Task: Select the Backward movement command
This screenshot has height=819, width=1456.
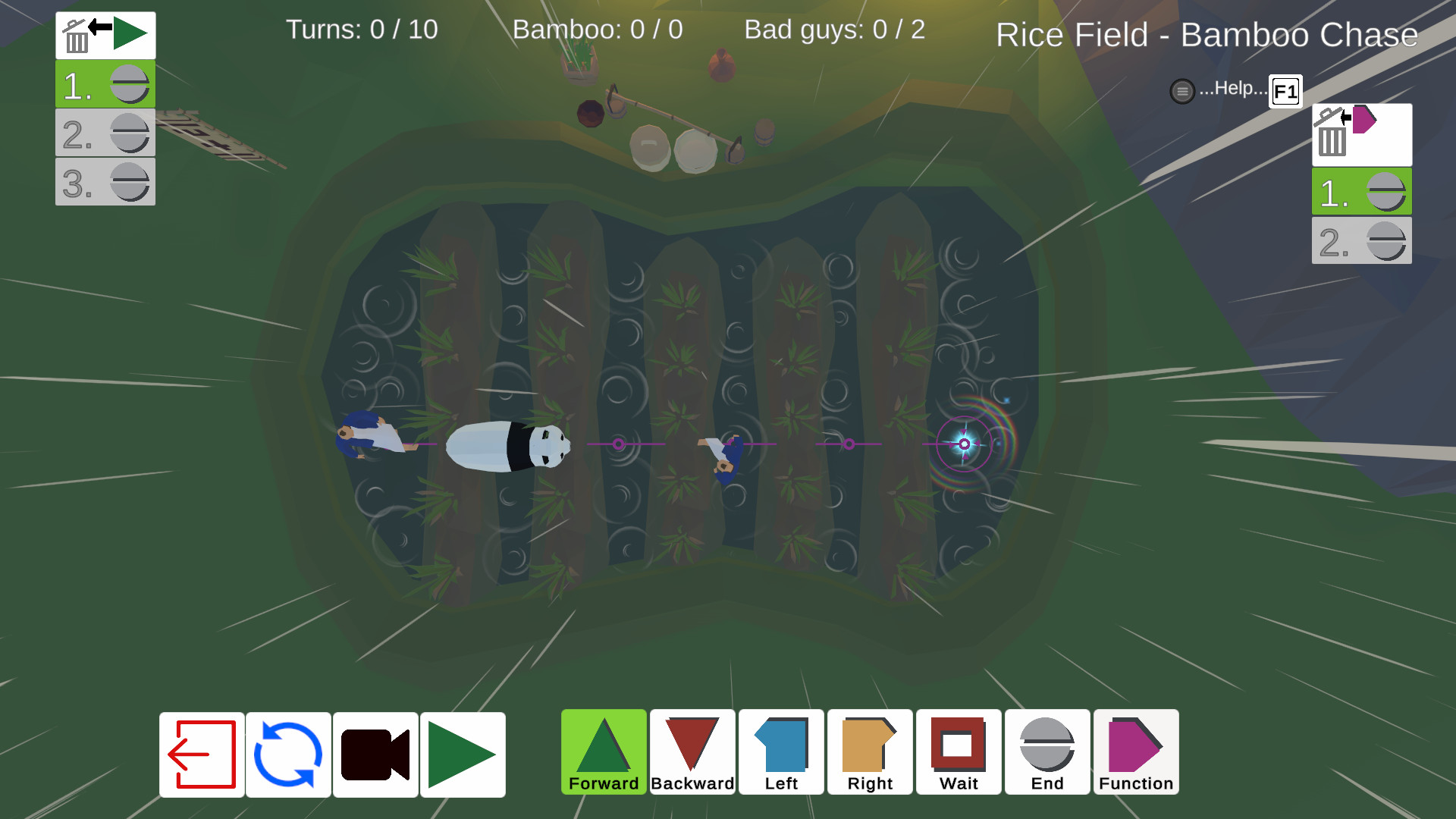Action: [692, 752]
